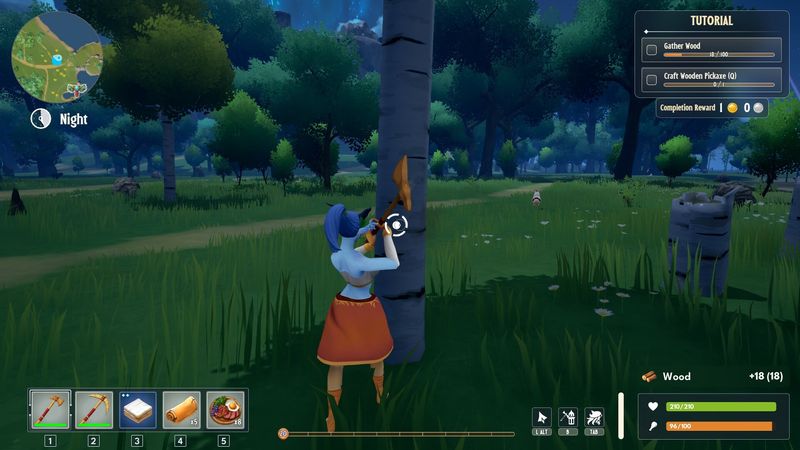800x450 pixels.
Task: Select the rolled bedroll item slot
Action: point(181,409)
